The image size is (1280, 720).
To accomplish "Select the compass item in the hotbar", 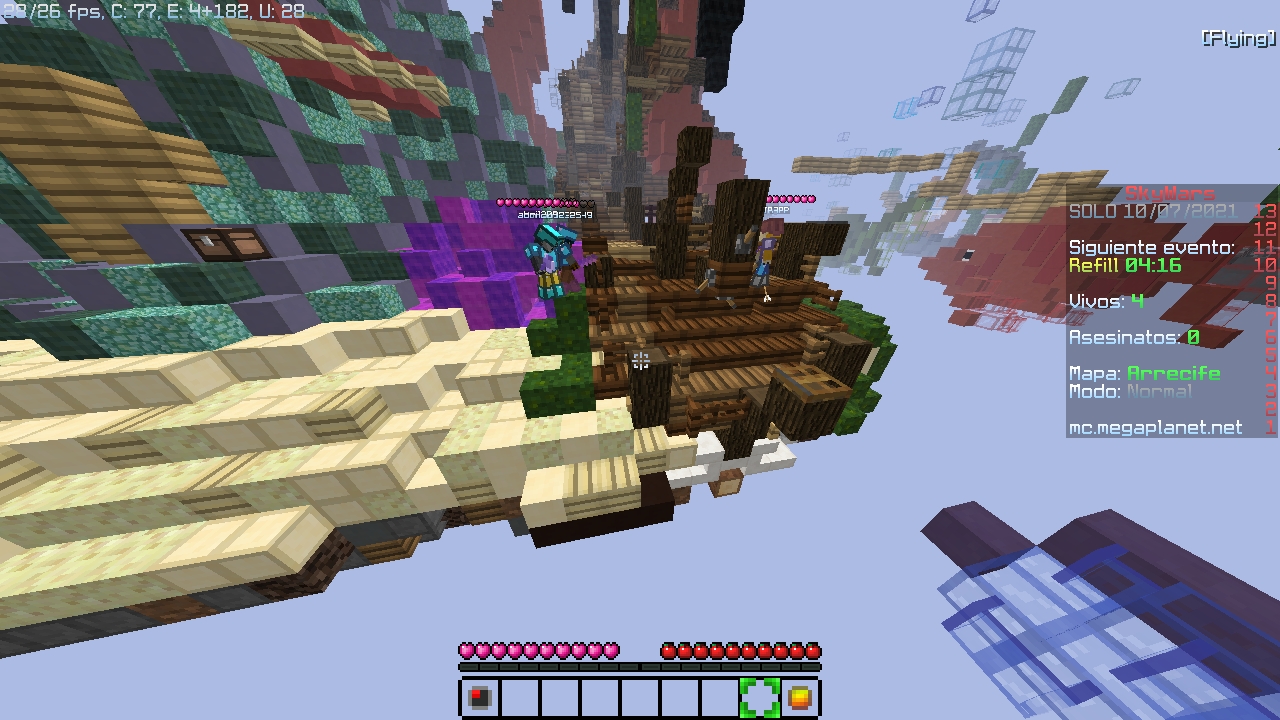I will (x=480, y=697).
